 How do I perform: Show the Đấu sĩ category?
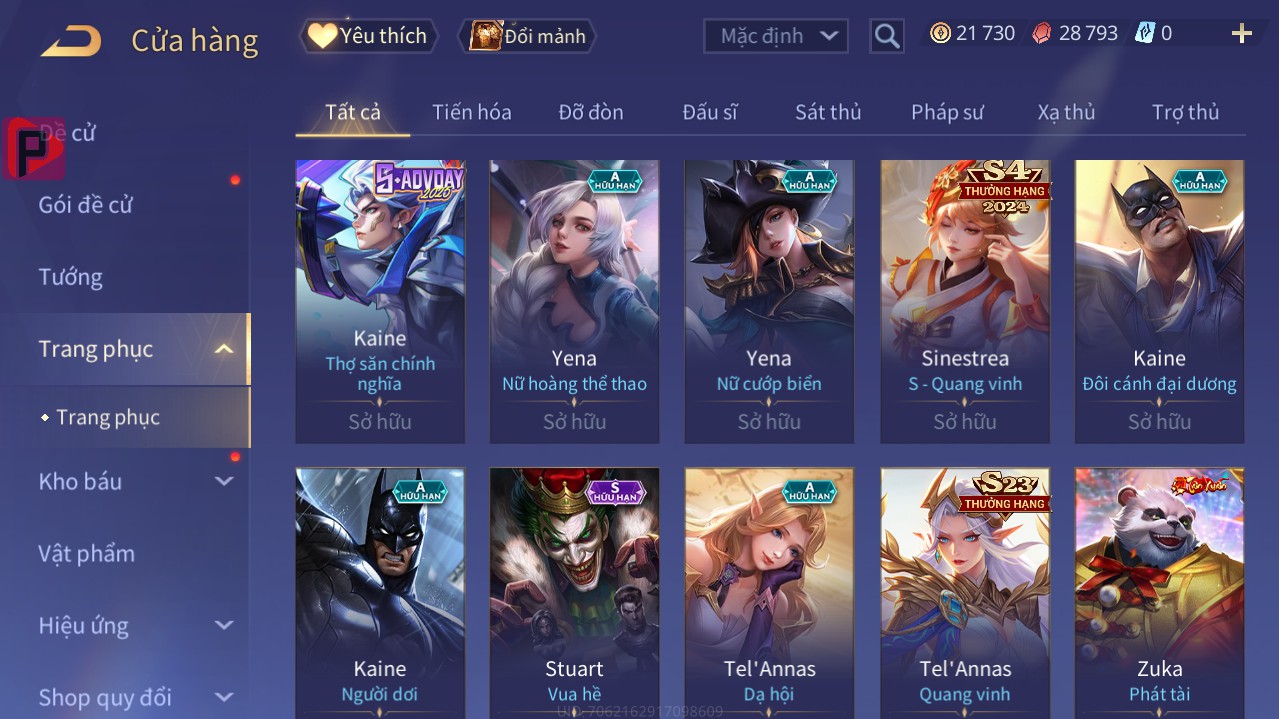coord(710,112)
